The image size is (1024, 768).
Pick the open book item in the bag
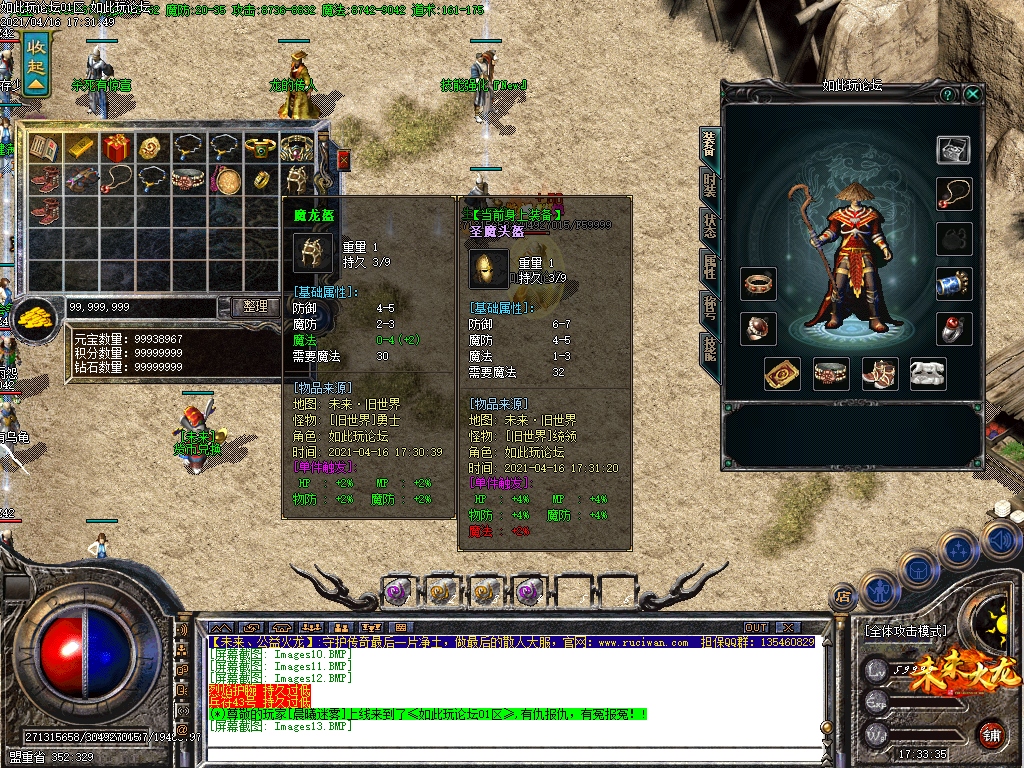pos(43,148)
